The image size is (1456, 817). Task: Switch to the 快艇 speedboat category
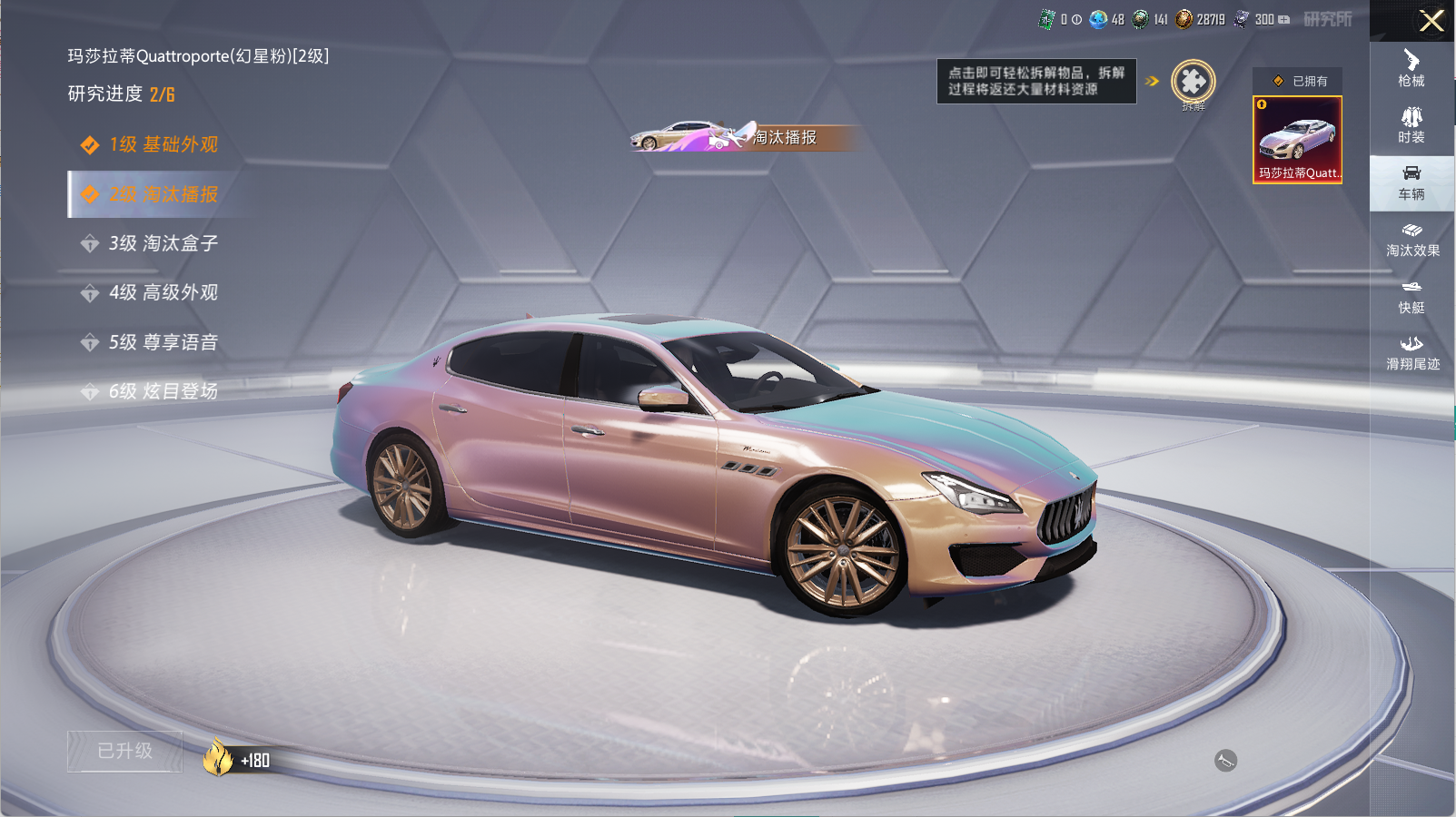[1411, 297]
